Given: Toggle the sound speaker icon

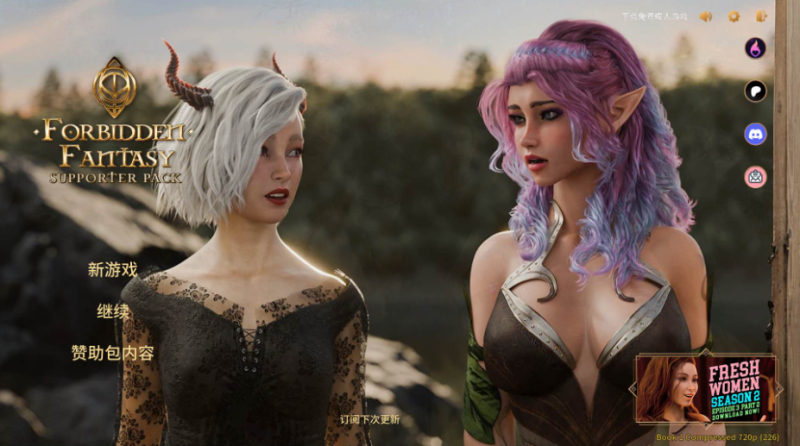Looking at the screenshot, I should pos(705,16).
